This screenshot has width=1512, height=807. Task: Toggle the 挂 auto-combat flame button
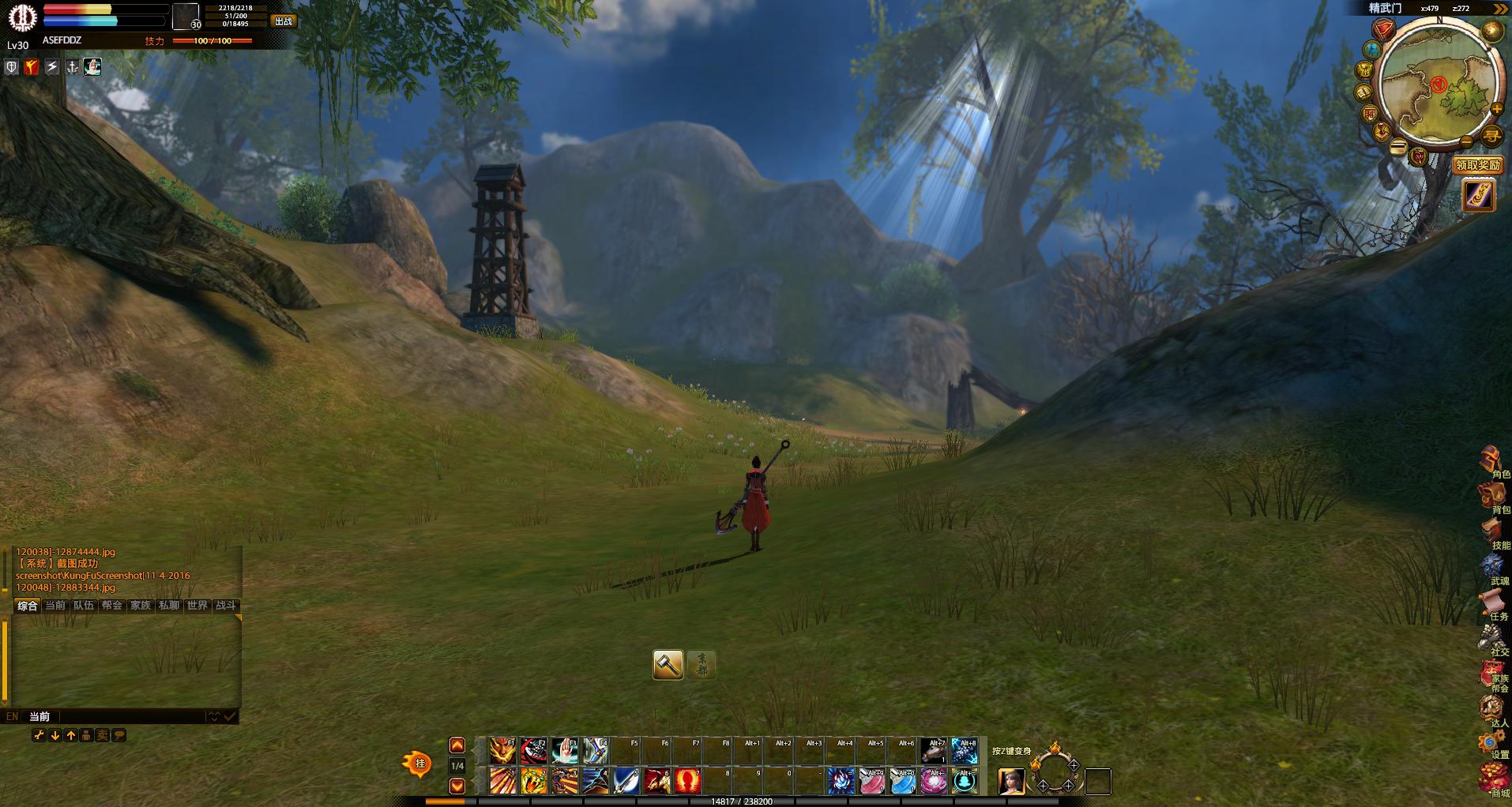pos(418,764)
